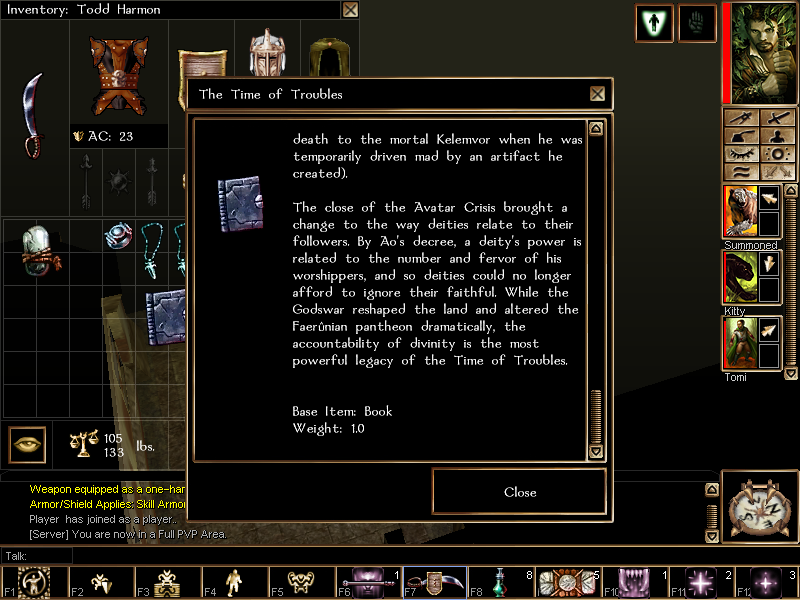This screenshot has height=600, width=800.
Task: Close the Todd Harmon inventory panel
Action: (x=350, y=10)
